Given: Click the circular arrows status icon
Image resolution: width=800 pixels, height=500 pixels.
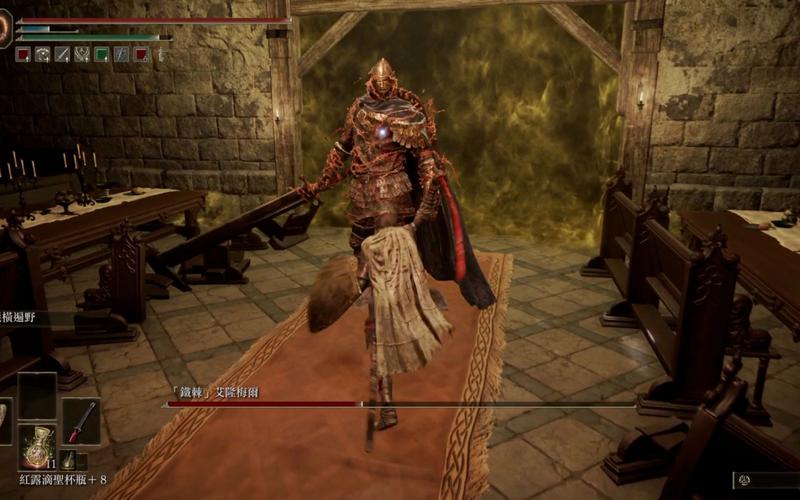Looking at the screenshot, I should 43,55.
